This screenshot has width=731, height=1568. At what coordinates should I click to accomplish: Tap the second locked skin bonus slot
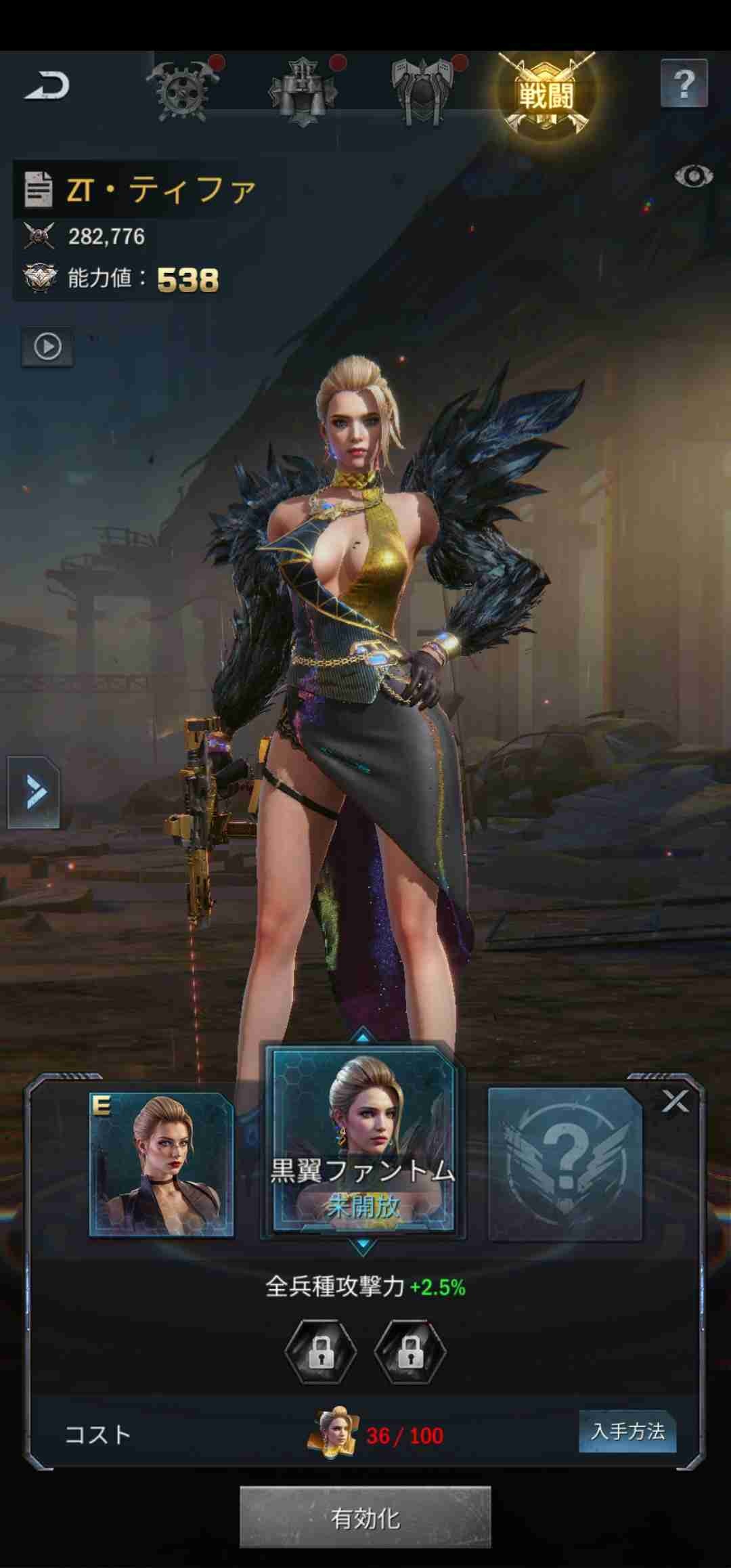[410, 1351]
